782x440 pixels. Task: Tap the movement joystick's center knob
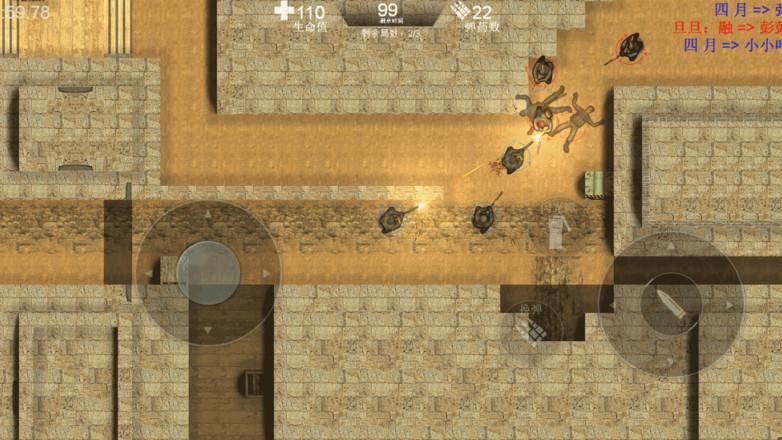(x=208, y=271)
